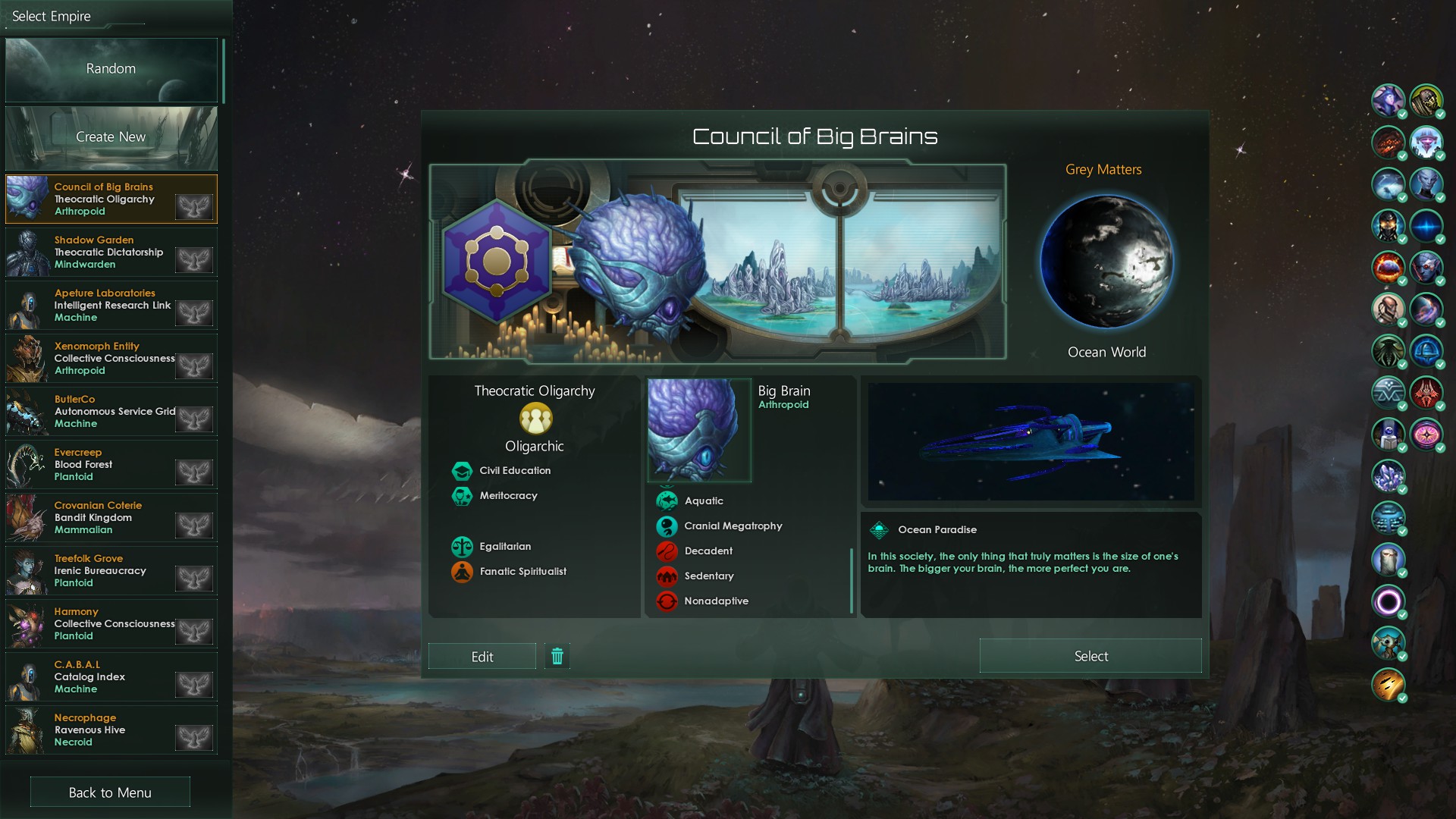Click the Big Brain species portrait
This screenshot has height=819, width=1456.
pos(698,430)
